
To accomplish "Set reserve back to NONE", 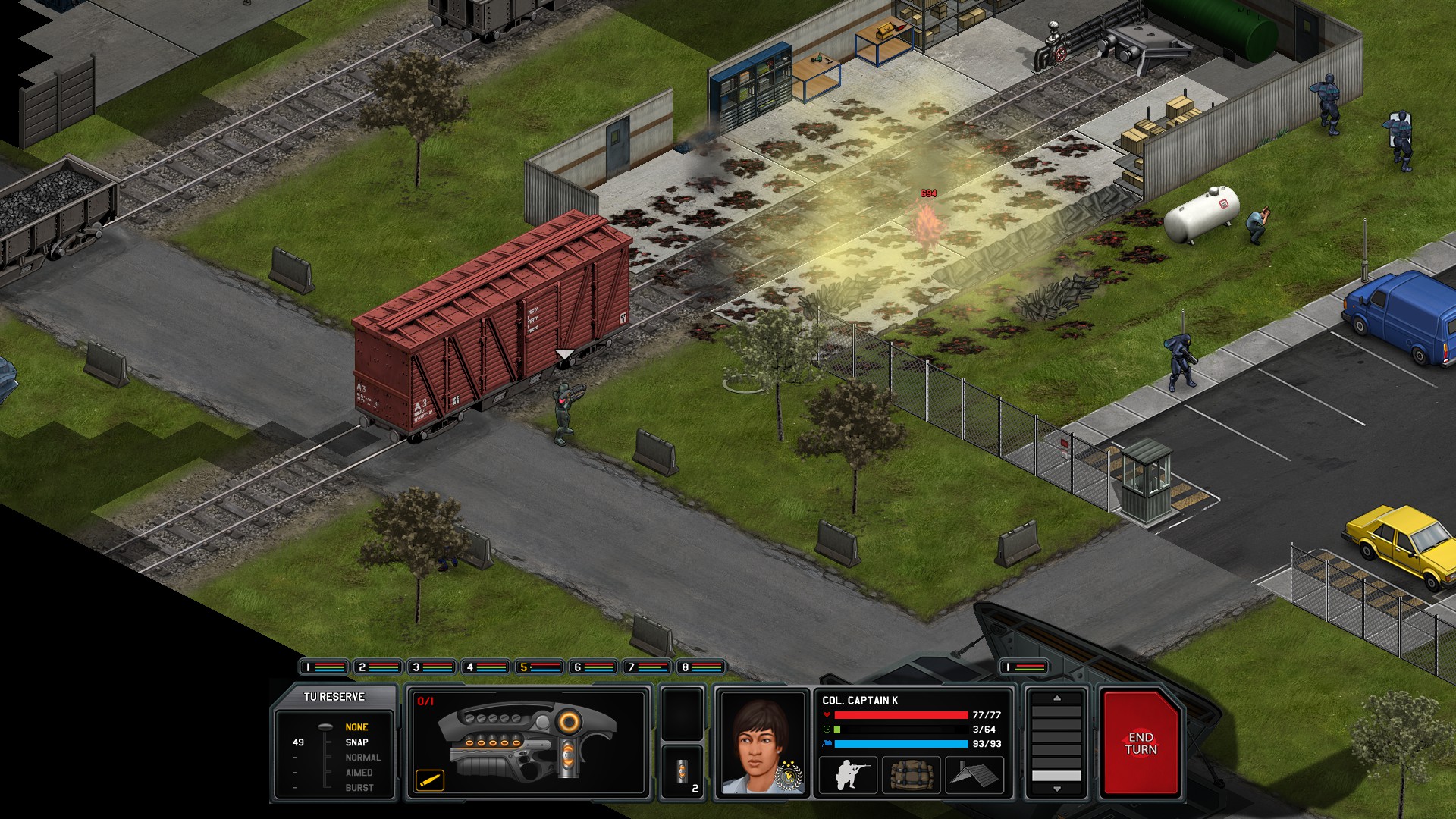I will 356,726.
